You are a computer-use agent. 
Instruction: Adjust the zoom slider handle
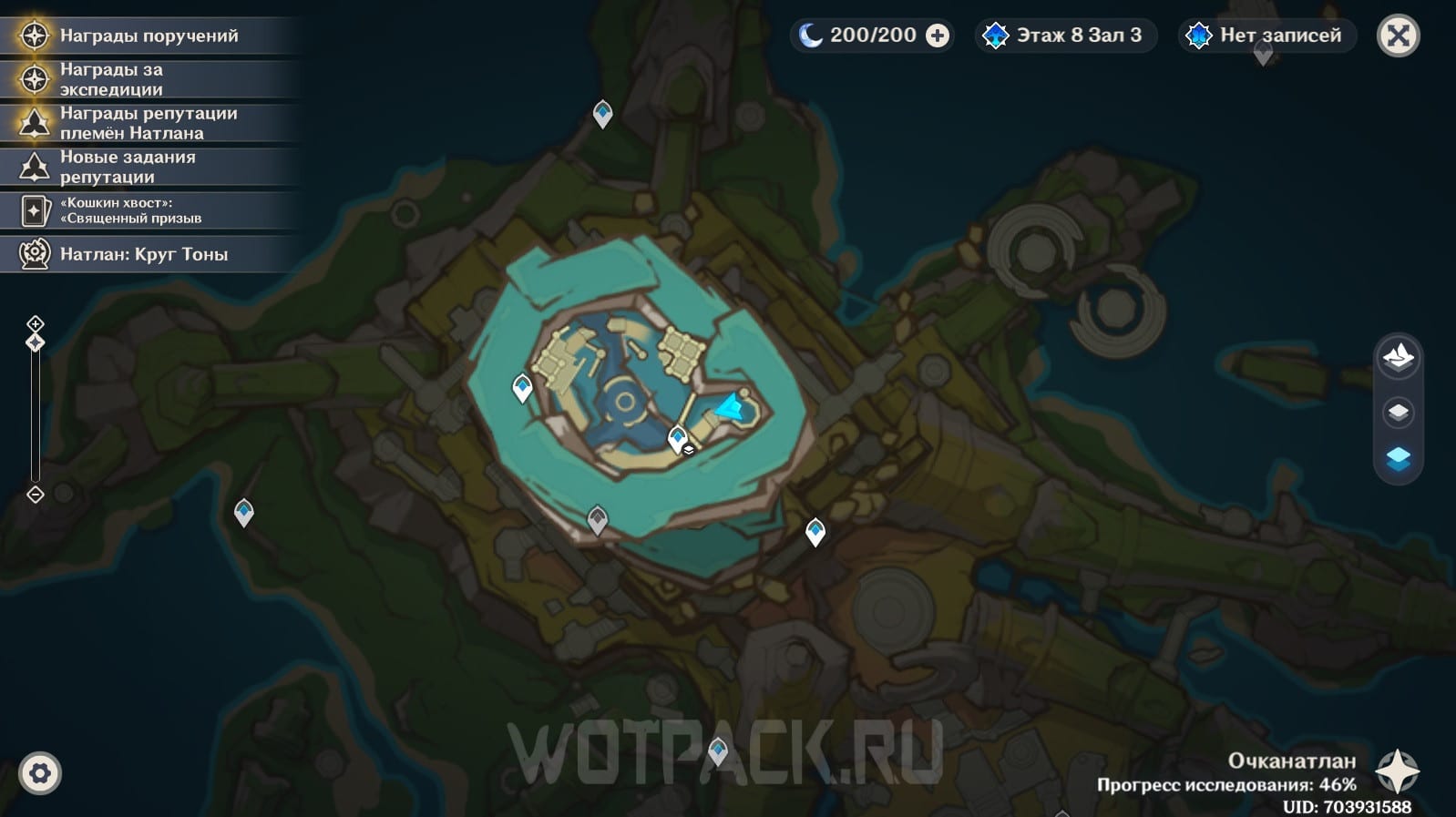pos(36,342)
